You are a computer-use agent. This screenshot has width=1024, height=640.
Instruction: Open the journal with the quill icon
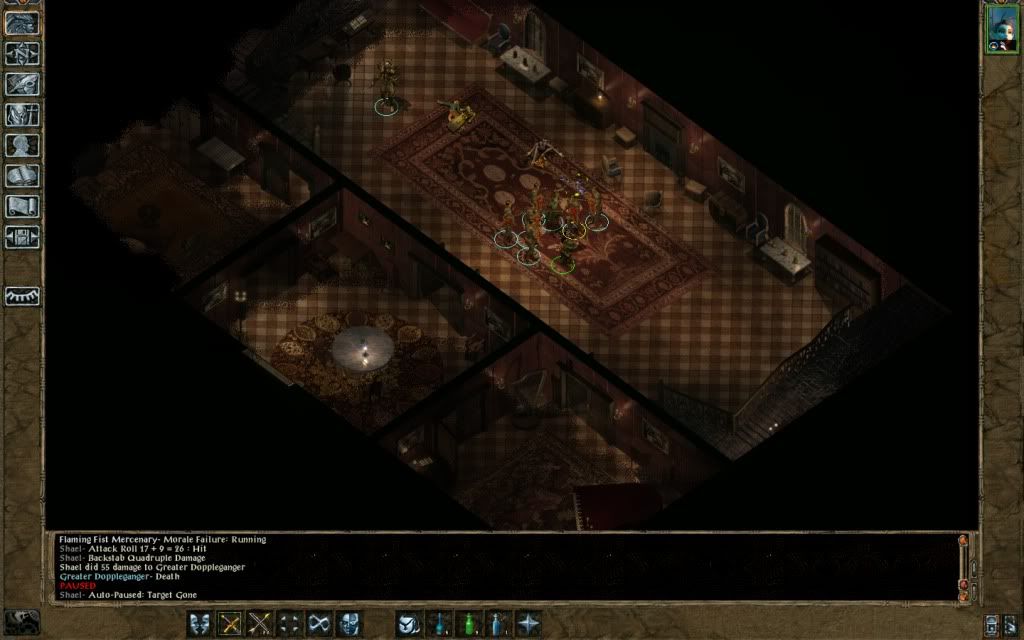(x=22, y=84)
